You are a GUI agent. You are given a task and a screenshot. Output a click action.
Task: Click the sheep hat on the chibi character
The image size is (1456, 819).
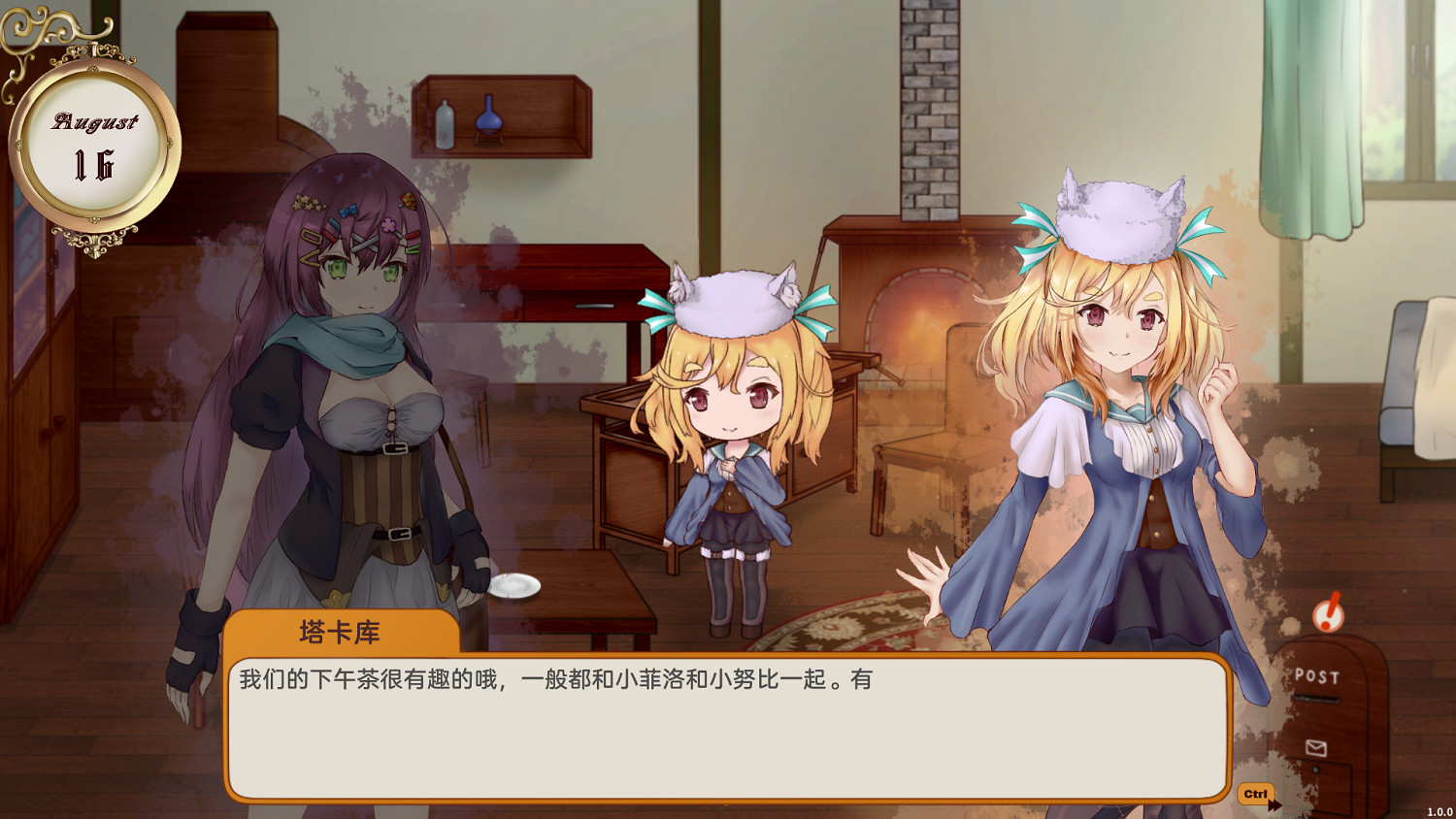click(x=733, y=303)
